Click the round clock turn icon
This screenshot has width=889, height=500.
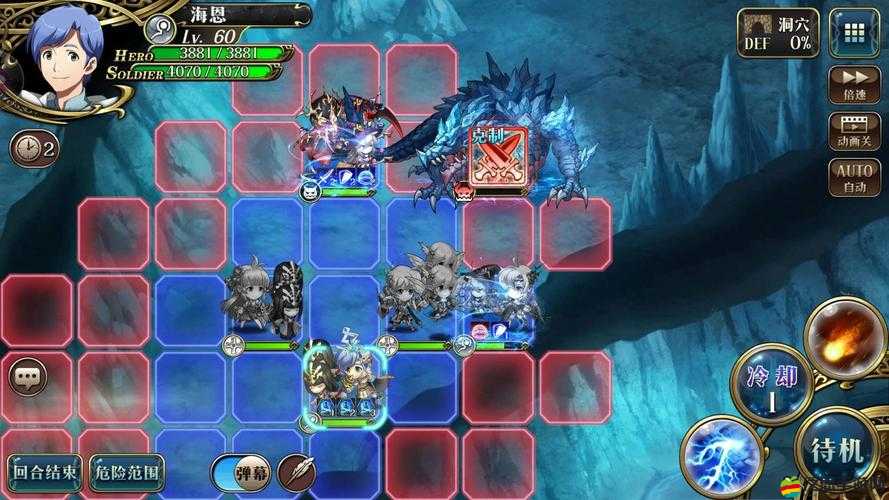[x=32, y=149]
